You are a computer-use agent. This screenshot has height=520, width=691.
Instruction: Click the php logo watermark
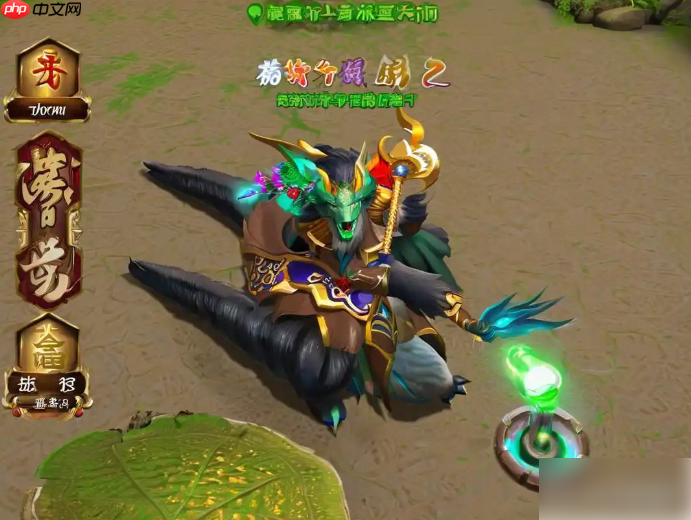(16, 10)
